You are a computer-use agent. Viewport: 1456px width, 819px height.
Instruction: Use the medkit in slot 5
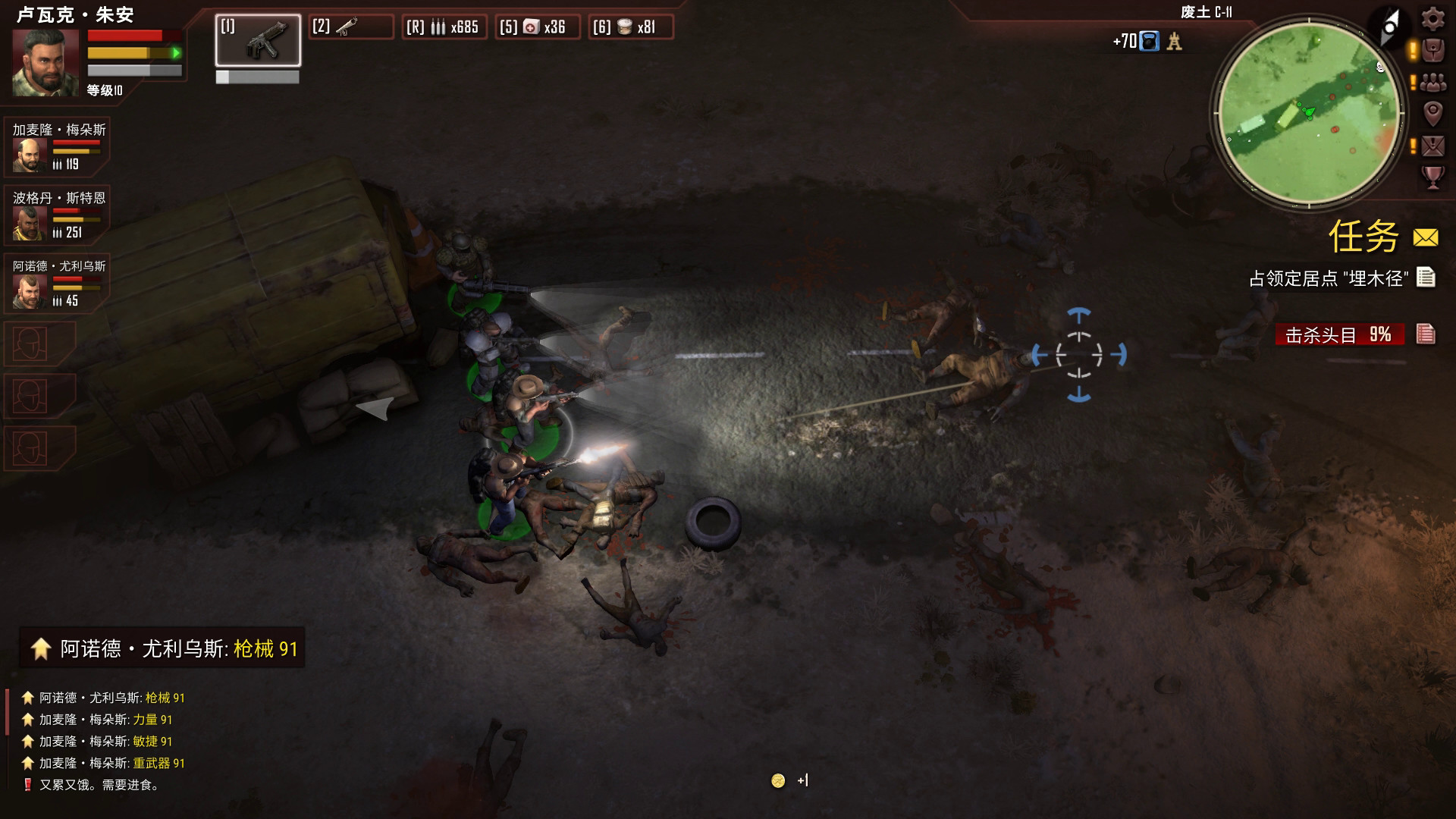(x=538, y=27)
